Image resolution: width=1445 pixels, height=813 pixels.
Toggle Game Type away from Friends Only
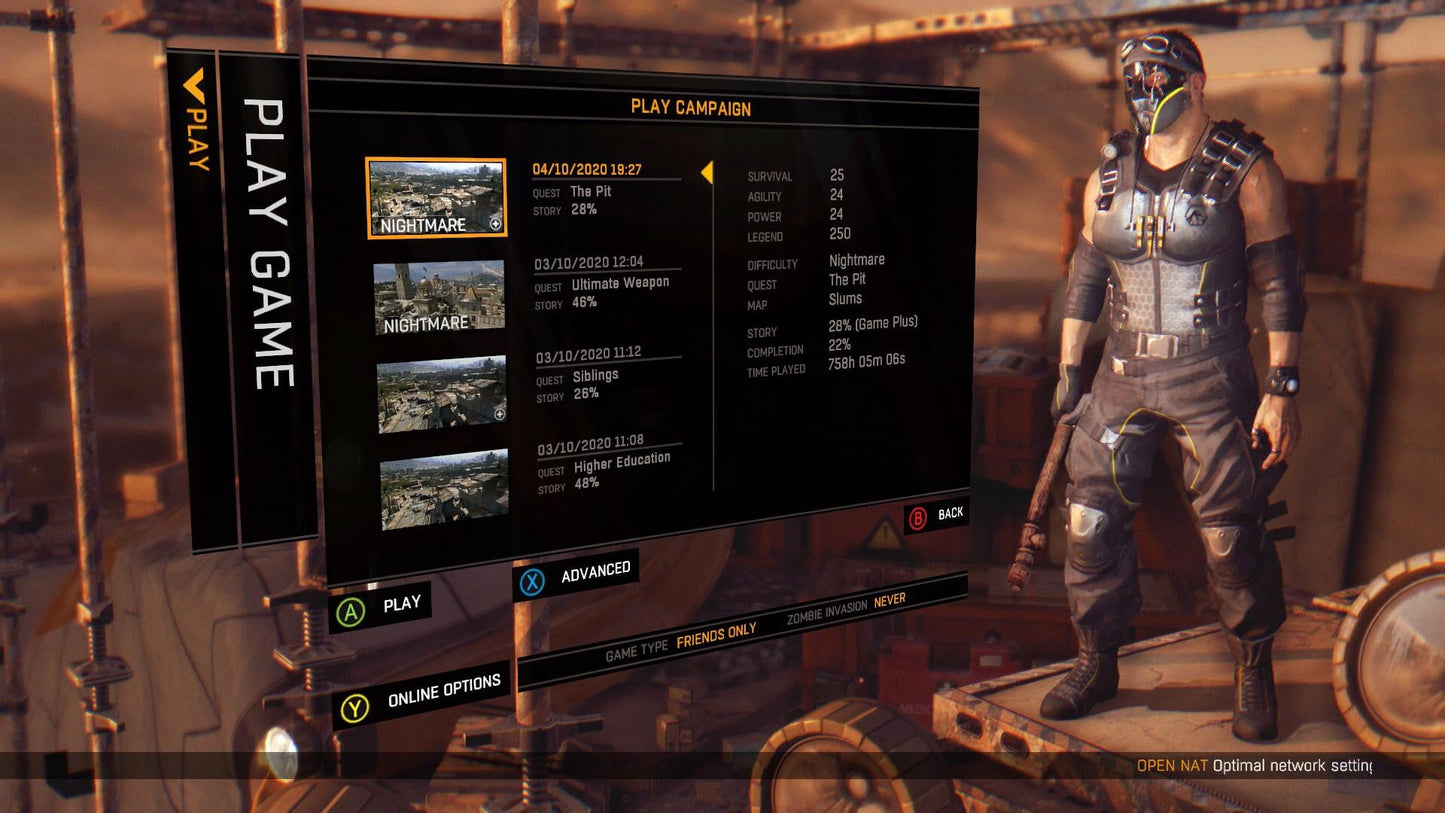pyautogui.click(x=718, y=635)
